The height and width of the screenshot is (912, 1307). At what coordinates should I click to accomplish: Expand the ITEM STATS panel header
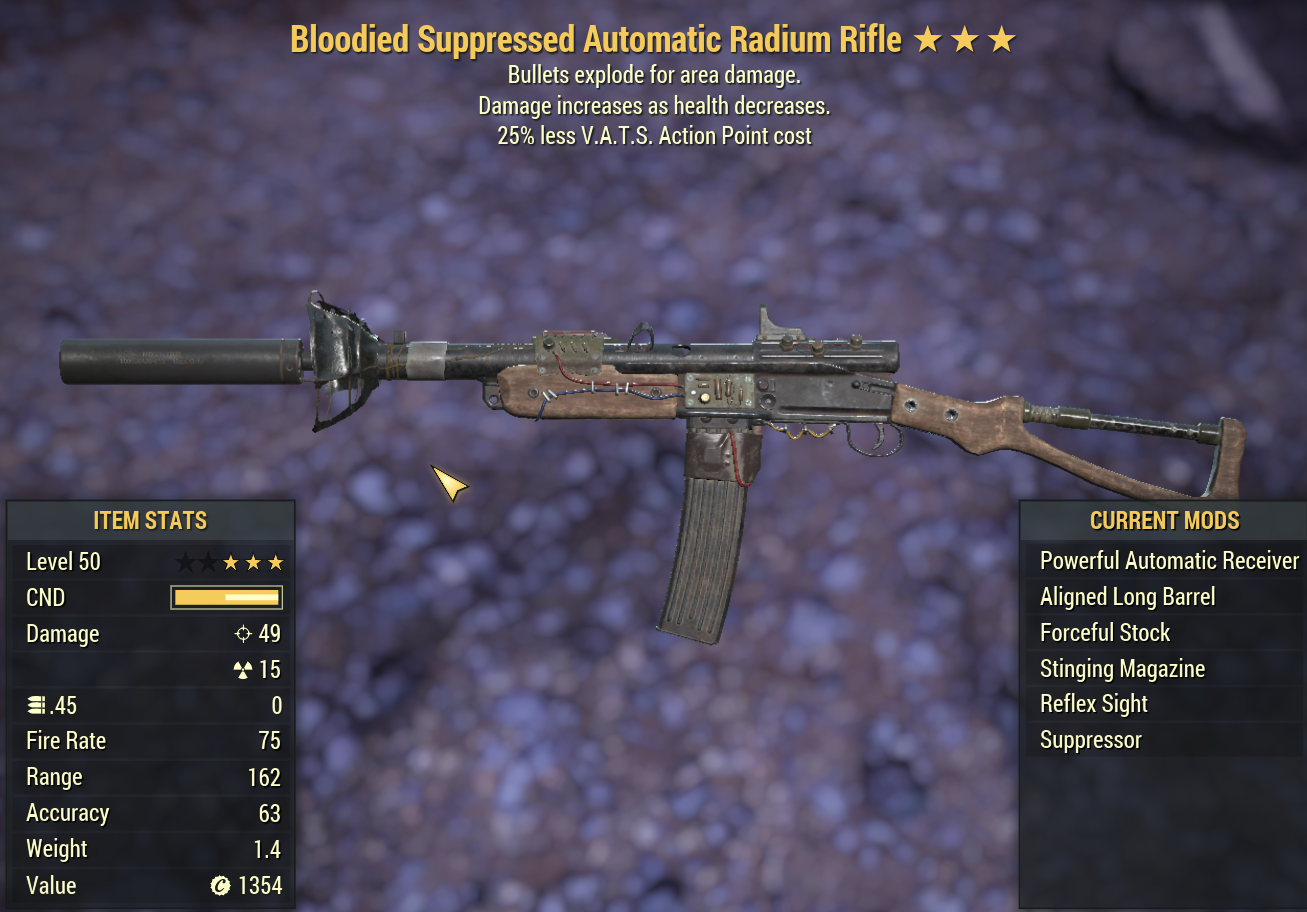pyautogui.click(x=151, y=520)
